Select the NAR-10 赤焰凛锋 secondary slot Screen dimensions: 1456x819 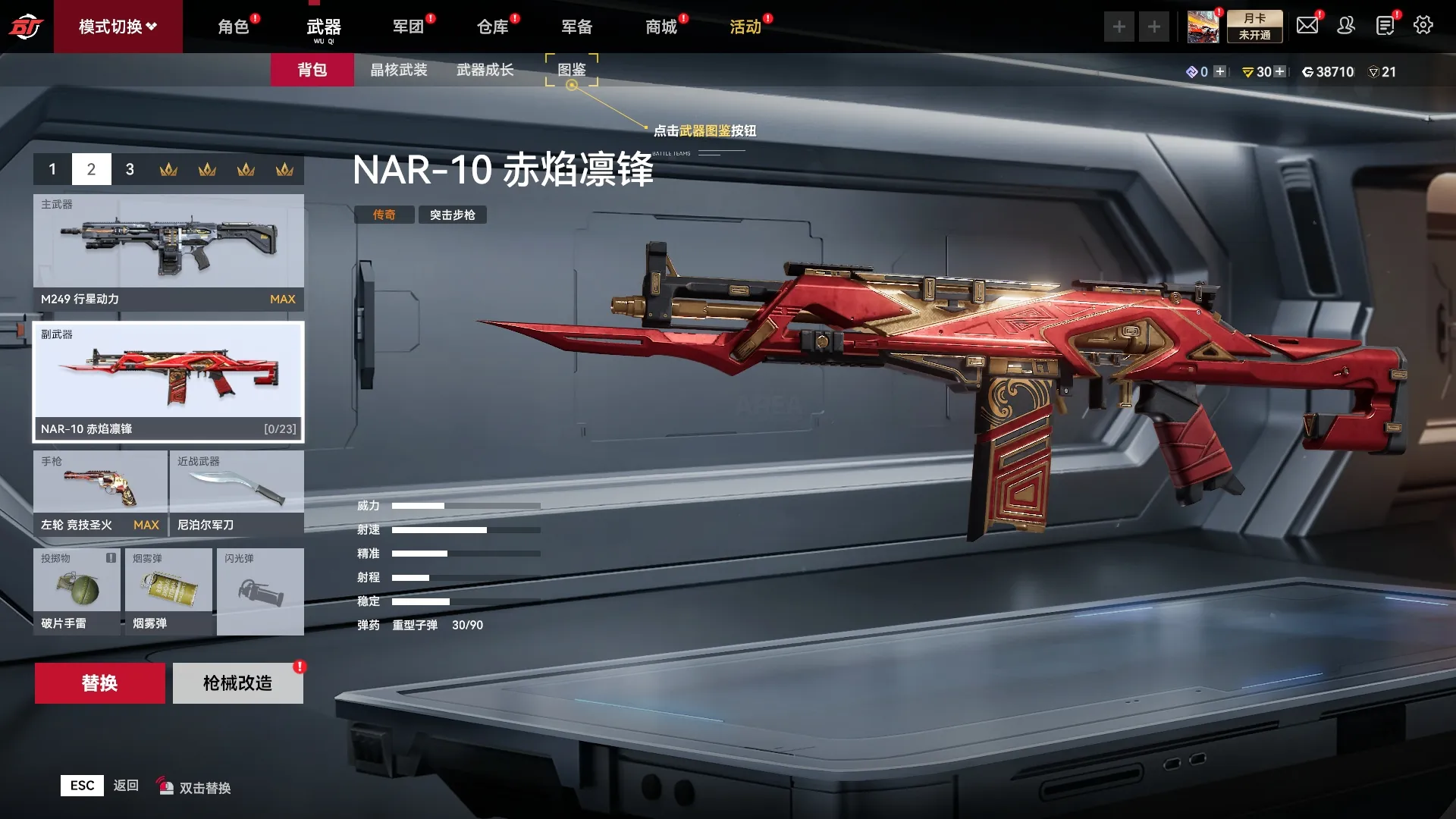tap(168, 381)
